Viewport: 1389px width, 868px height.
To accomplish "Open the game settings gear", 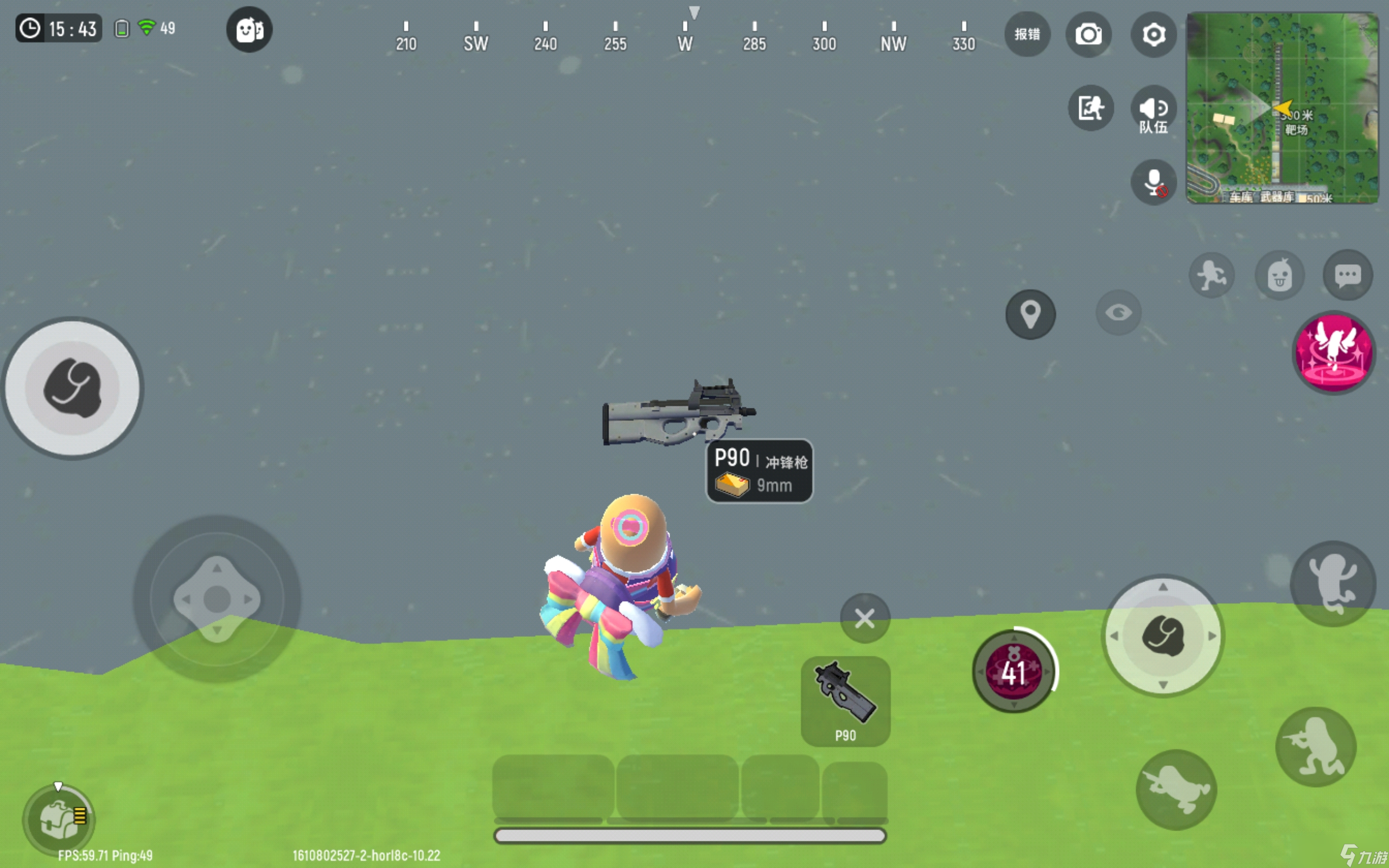I will (x=1153, y=34).
